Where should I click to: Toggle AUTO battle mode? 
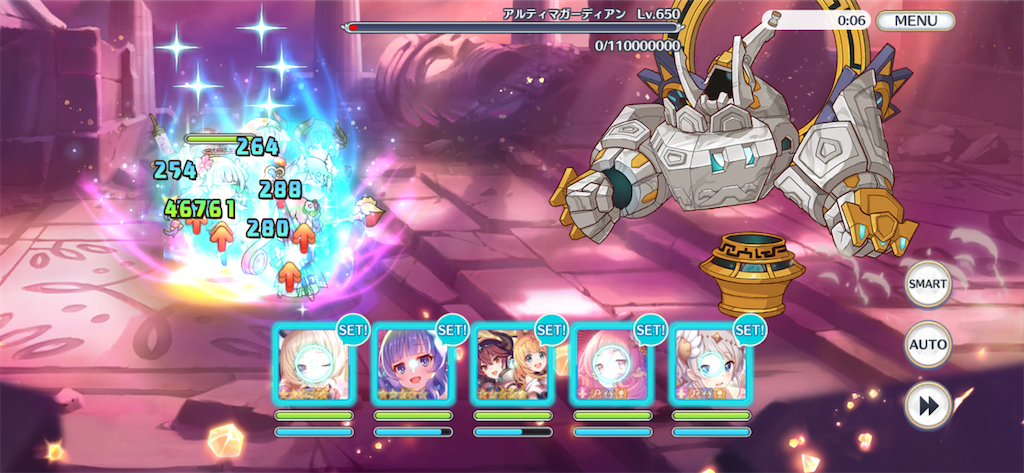coord(927,345)
